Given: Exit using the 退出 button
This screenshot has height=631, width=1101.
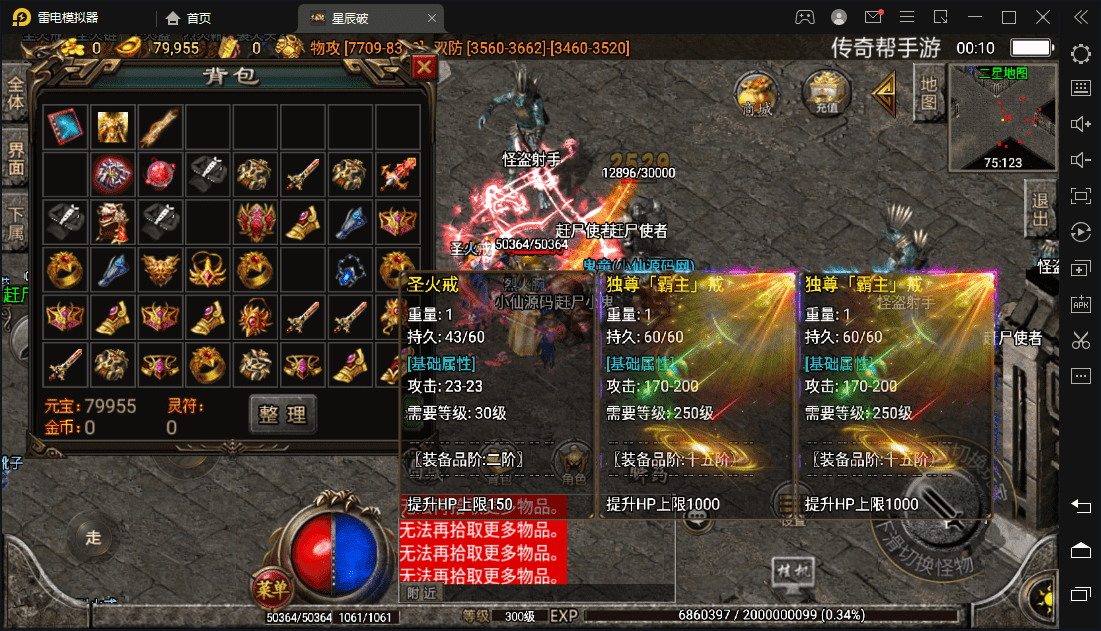Looking at the screenshot, I should pyautogui.click(x=1040, y=209).
